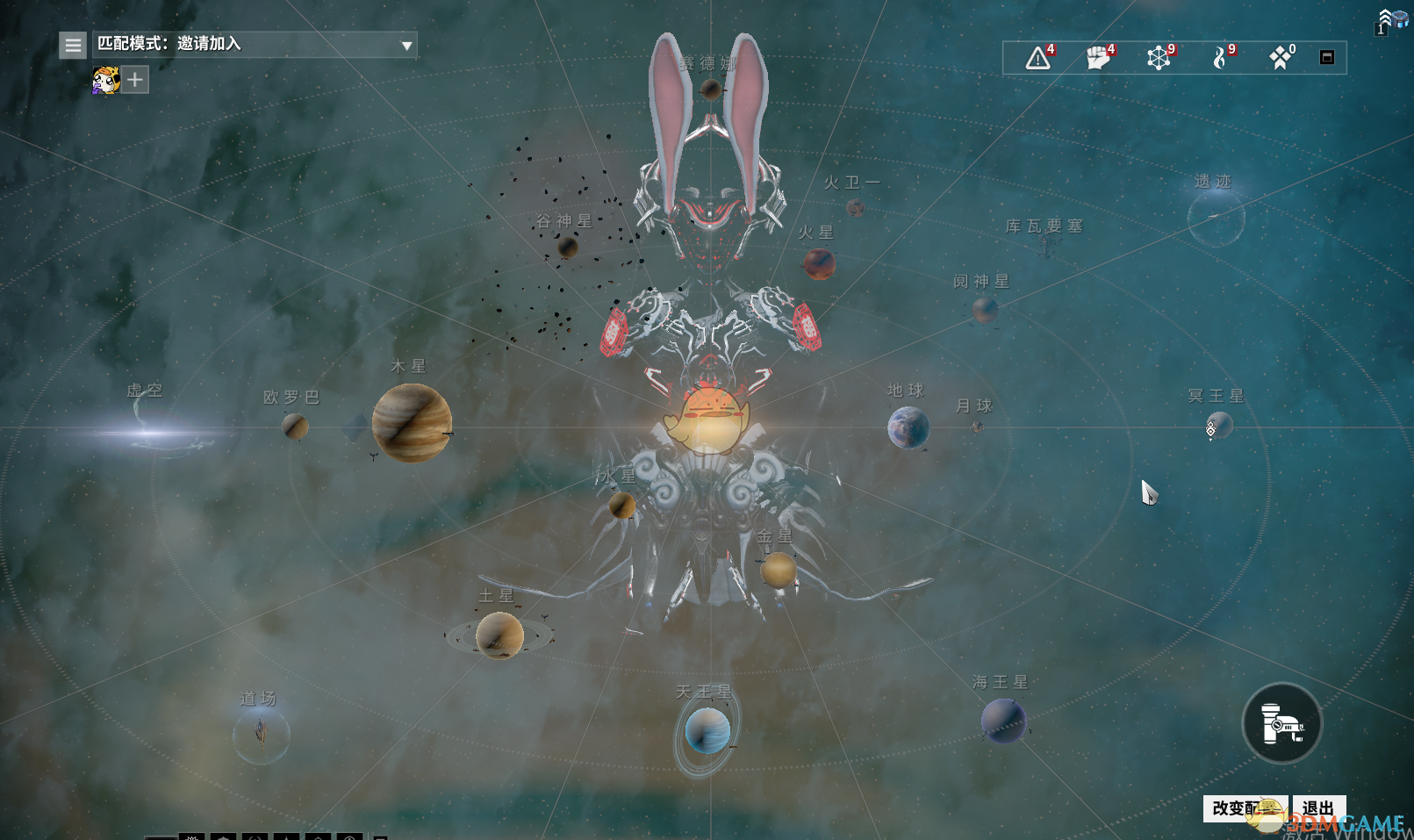
Task: Choose Earth (地球) as destination
Action: [908, 427]
